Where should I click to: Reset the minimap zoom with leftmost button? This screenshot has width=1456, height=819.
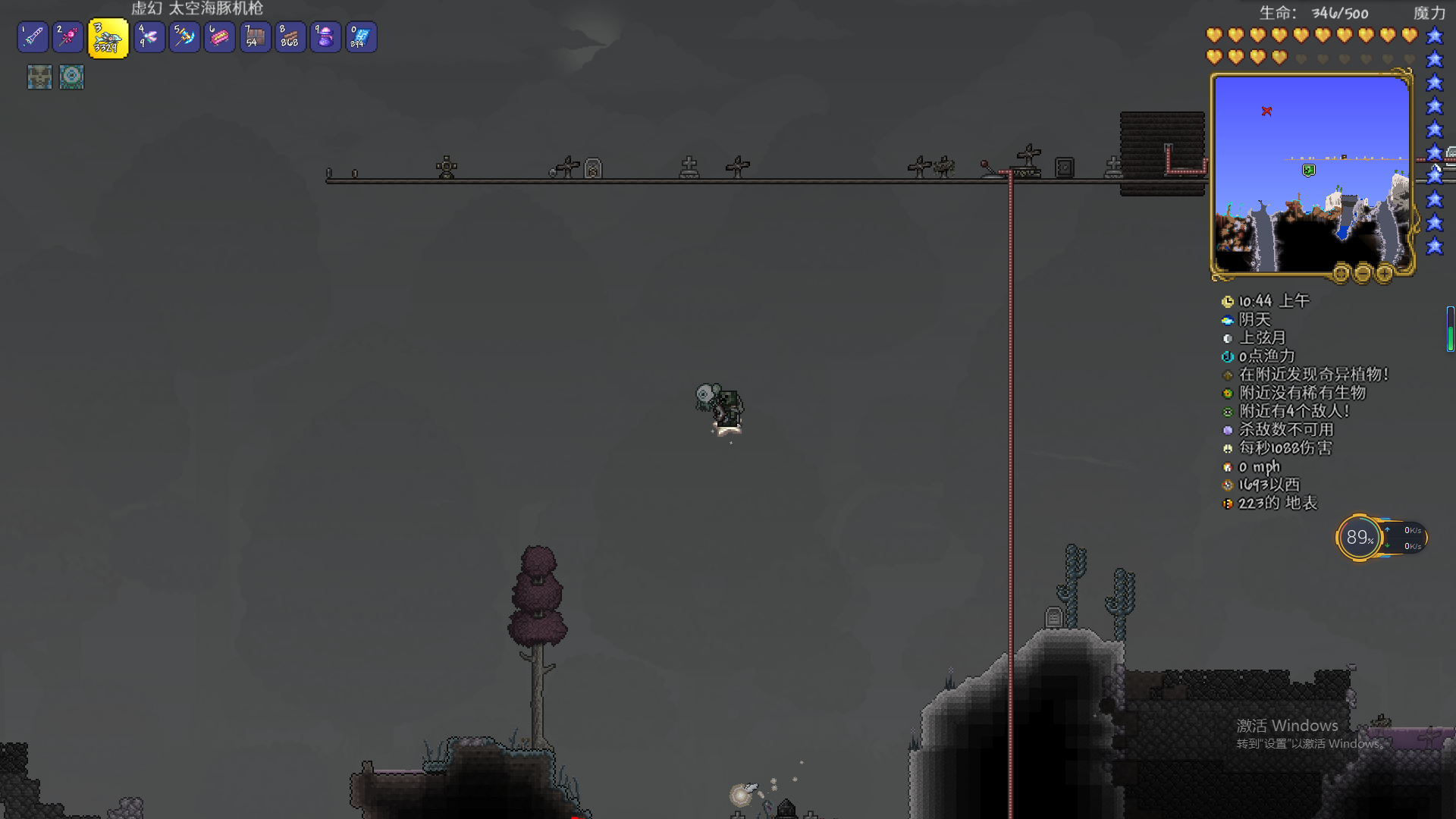click(1341, 273)
